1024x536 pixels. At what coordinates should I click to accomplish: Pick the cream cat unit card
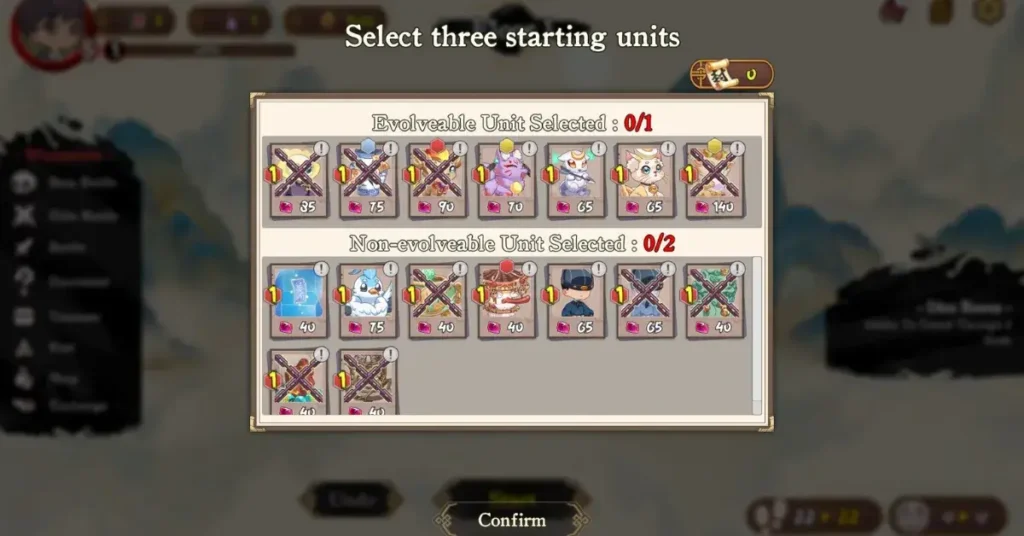646,180
